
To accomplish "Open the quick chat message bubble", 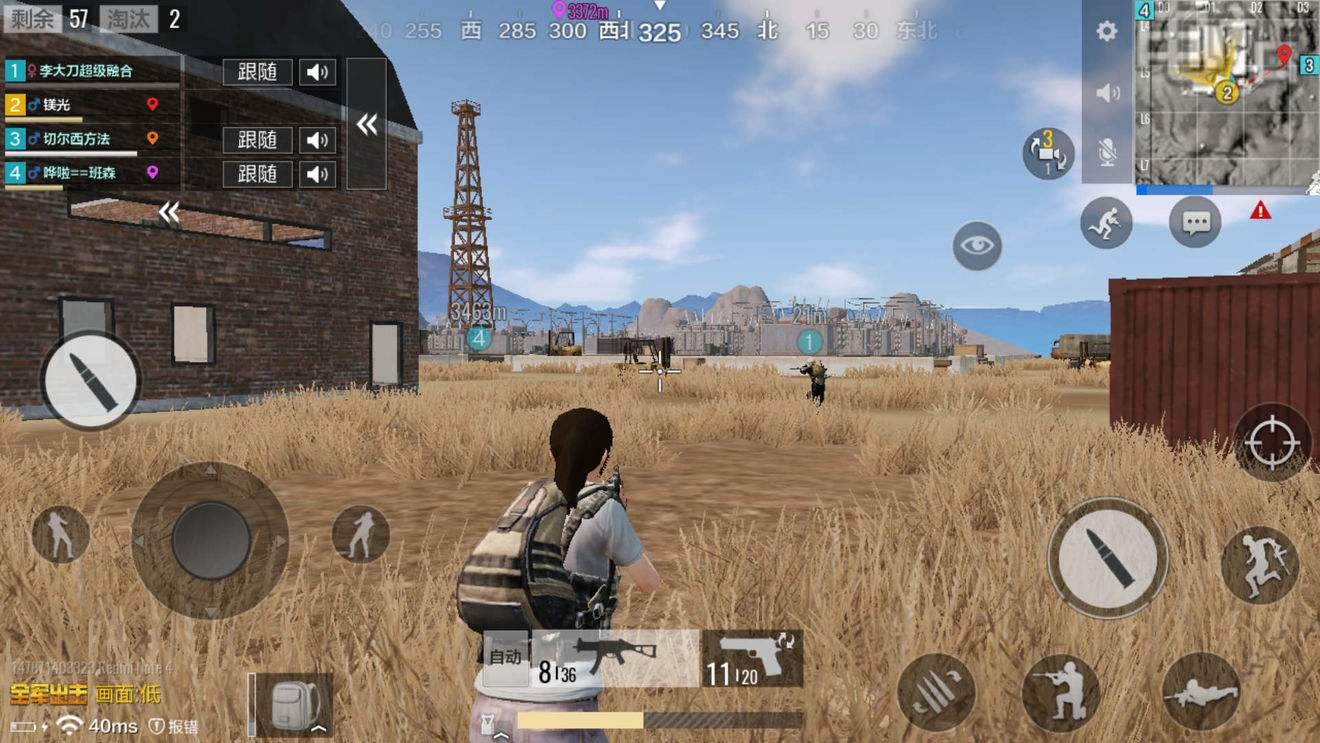I will pos(1195,222).
